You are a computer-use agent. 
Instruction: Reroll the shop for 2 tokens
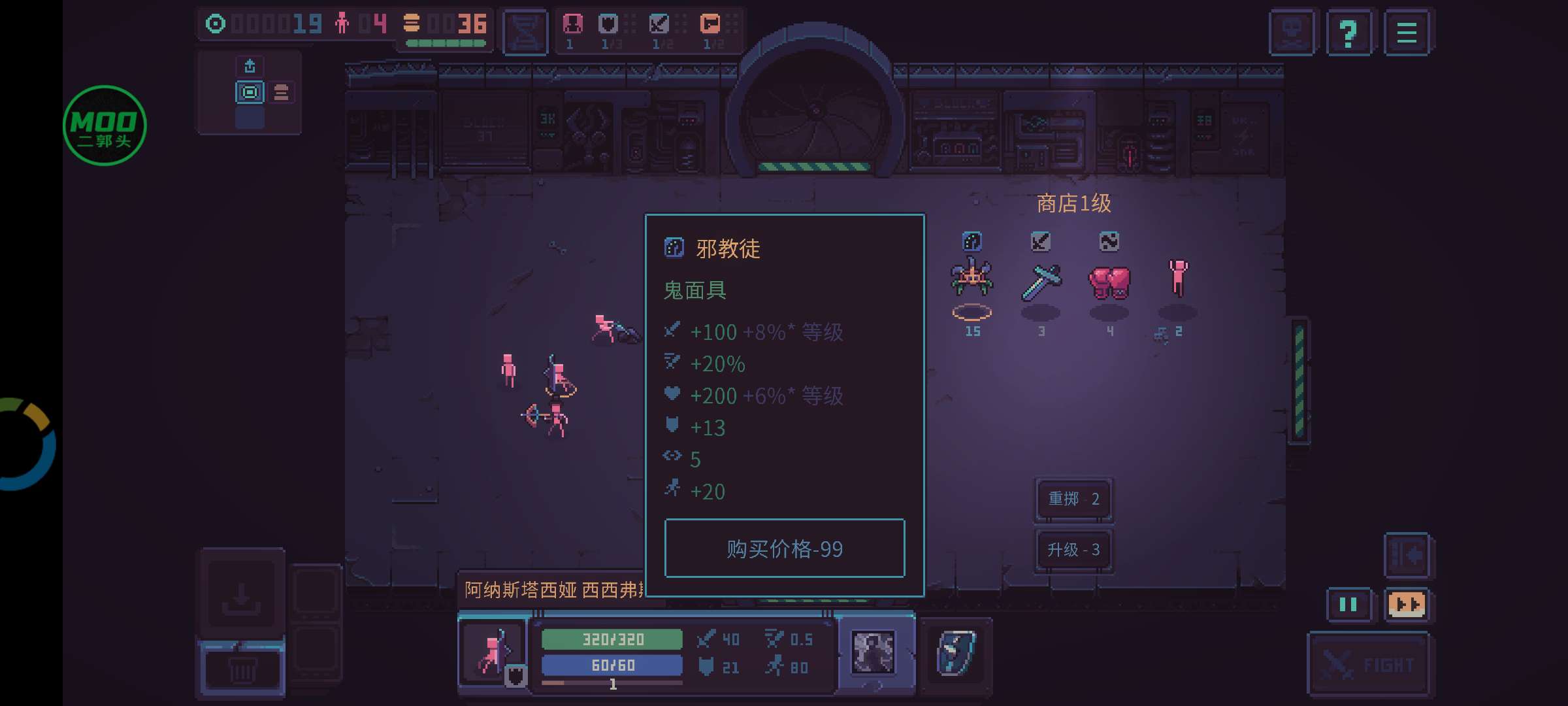coord(1073,499)
